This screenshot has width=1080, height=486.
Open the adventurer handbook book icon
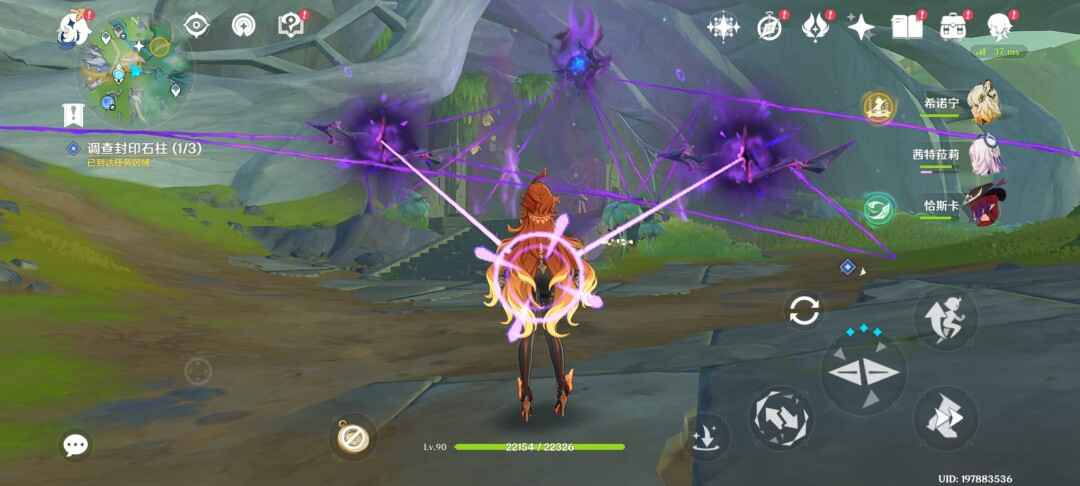[x=907, y=27]
